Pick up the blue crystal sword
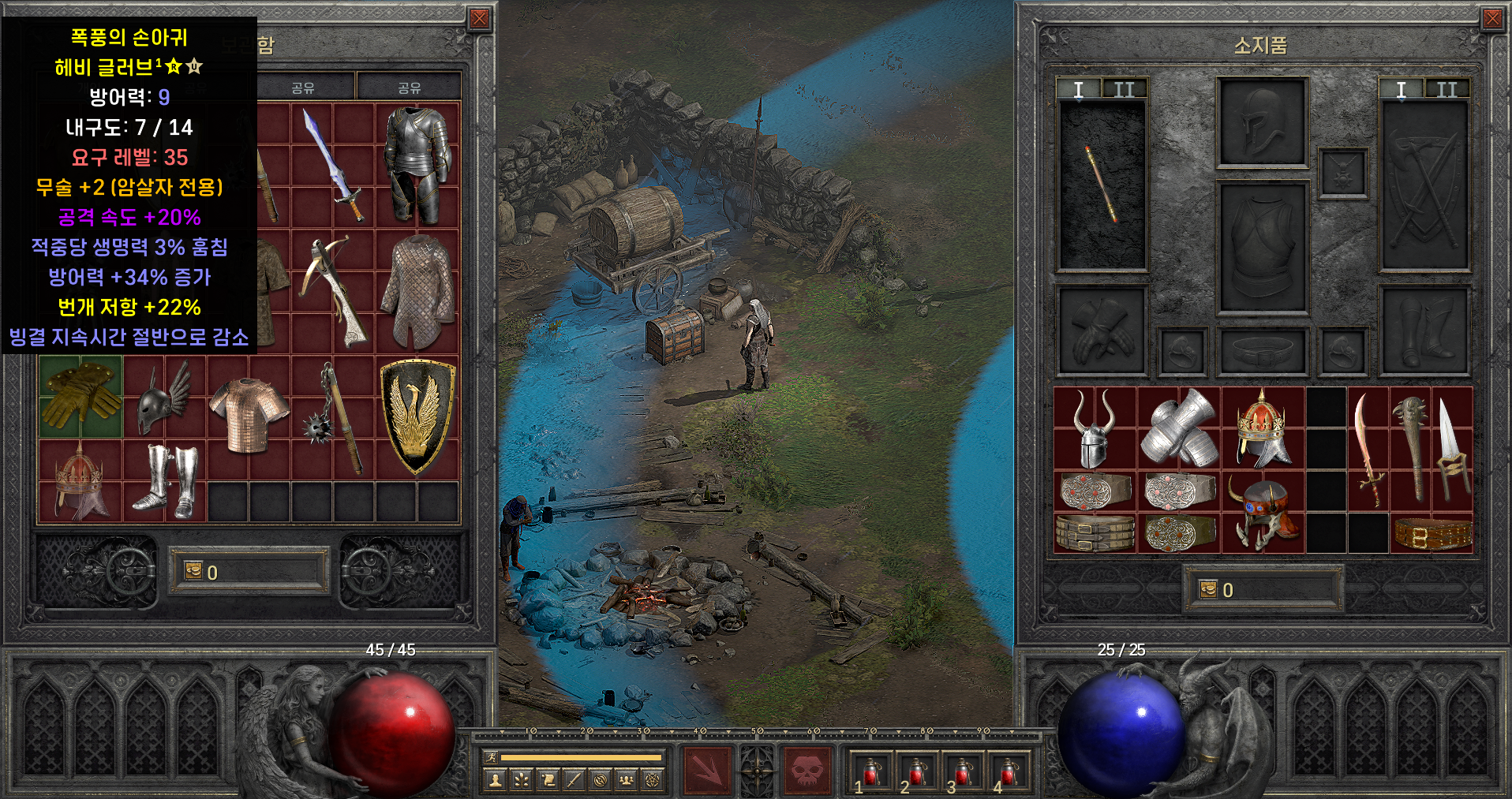 pyautogui.click(x=333, y=166)
